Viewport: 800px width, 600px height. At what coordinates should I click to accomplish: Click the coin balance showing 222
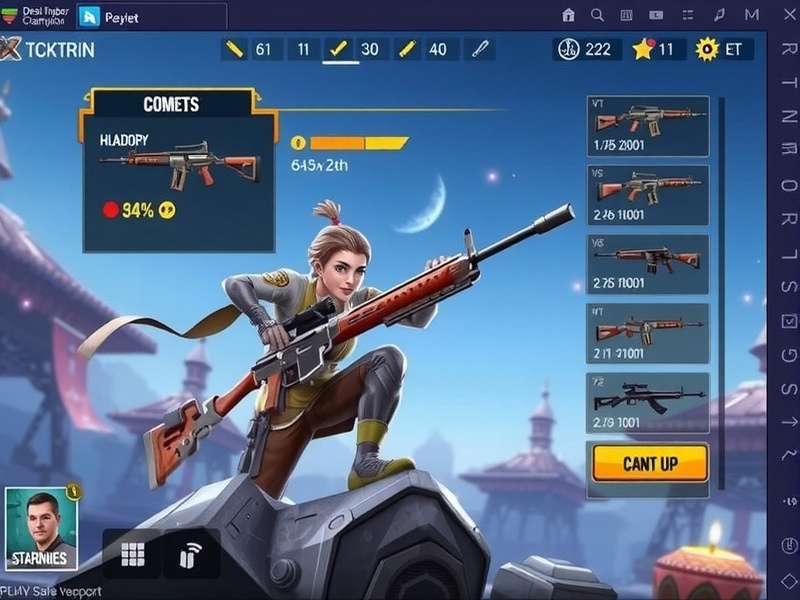(588, 49)
